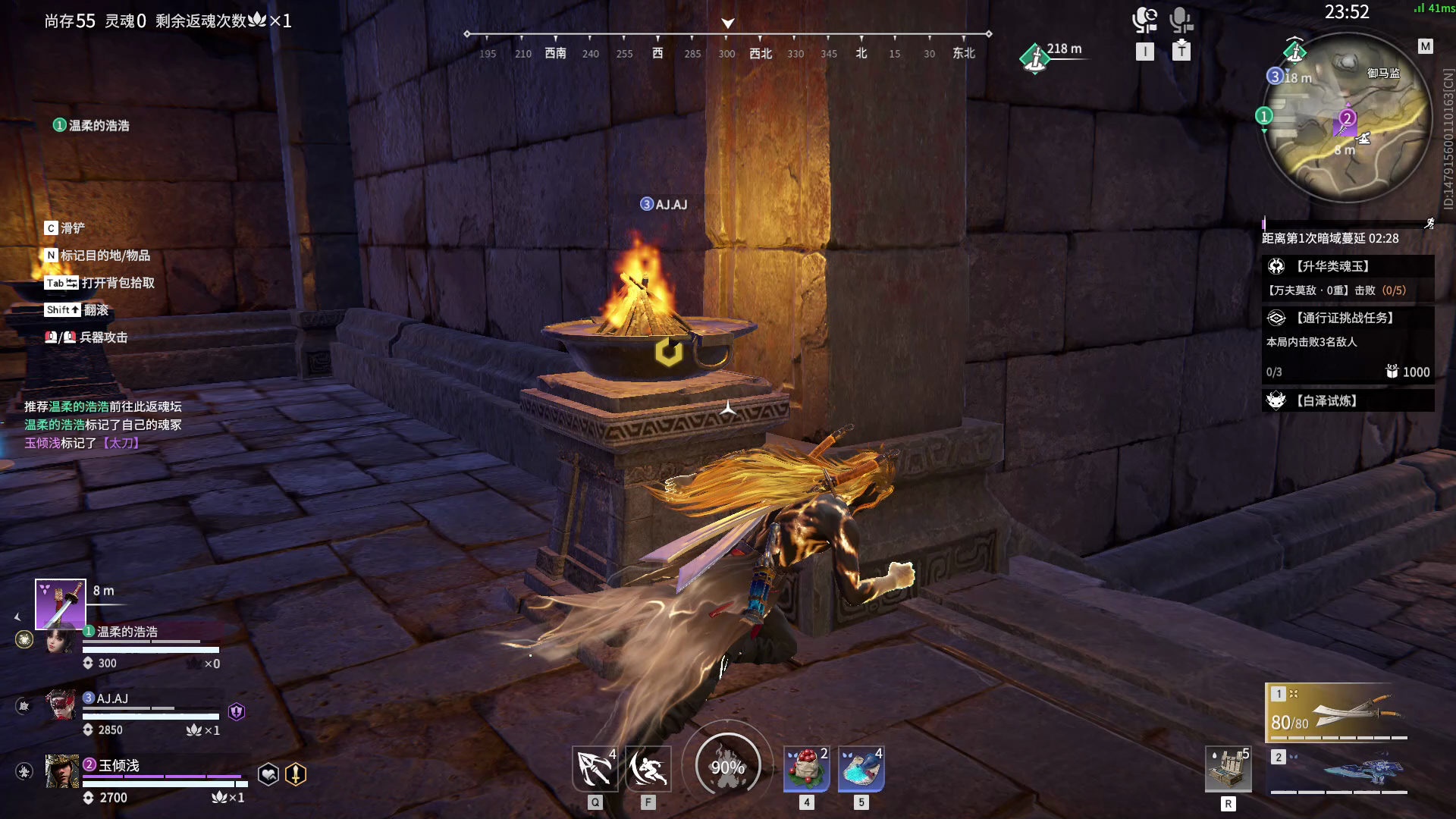Open the circular minimap

coord(1346,118)
